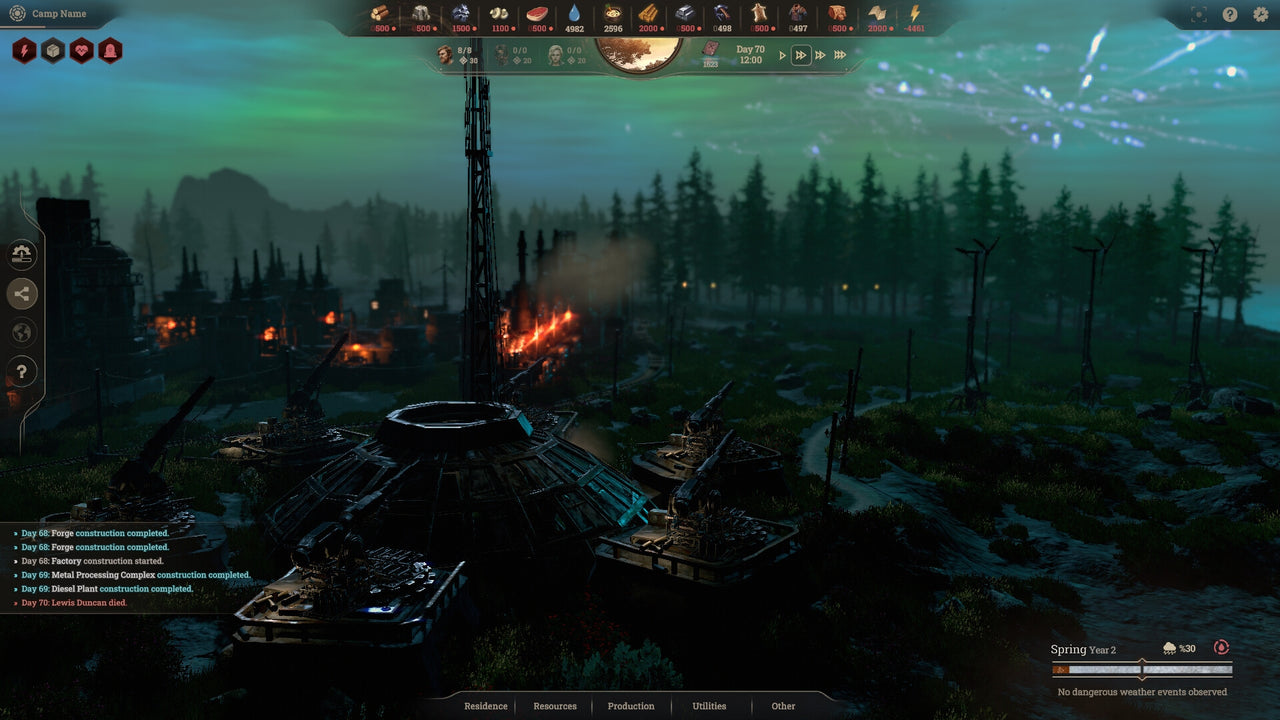
Task: Select the Utilities build menu
Action: point(709,706)
